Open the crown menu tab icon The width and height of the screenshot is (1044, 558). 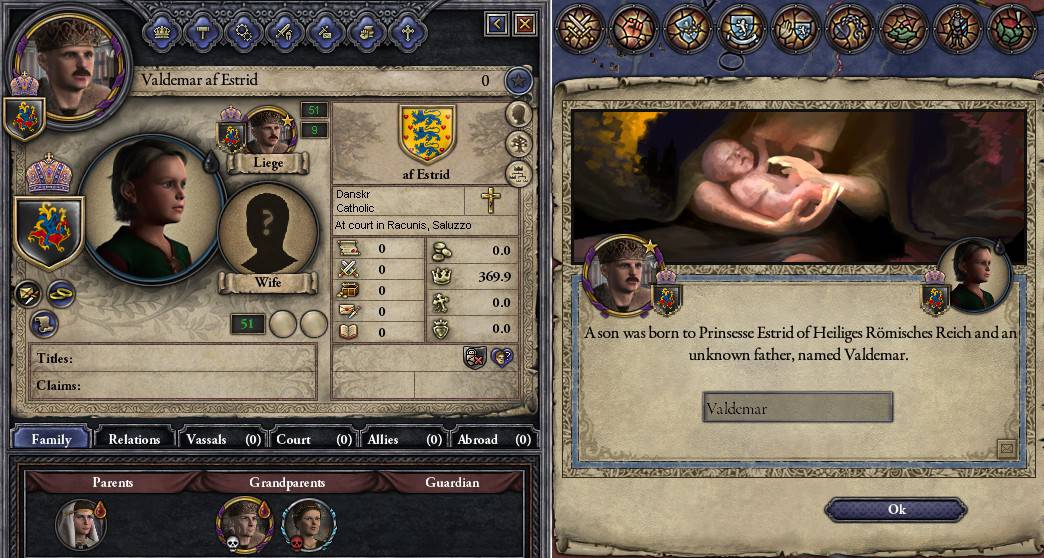[x=161, y=30]
